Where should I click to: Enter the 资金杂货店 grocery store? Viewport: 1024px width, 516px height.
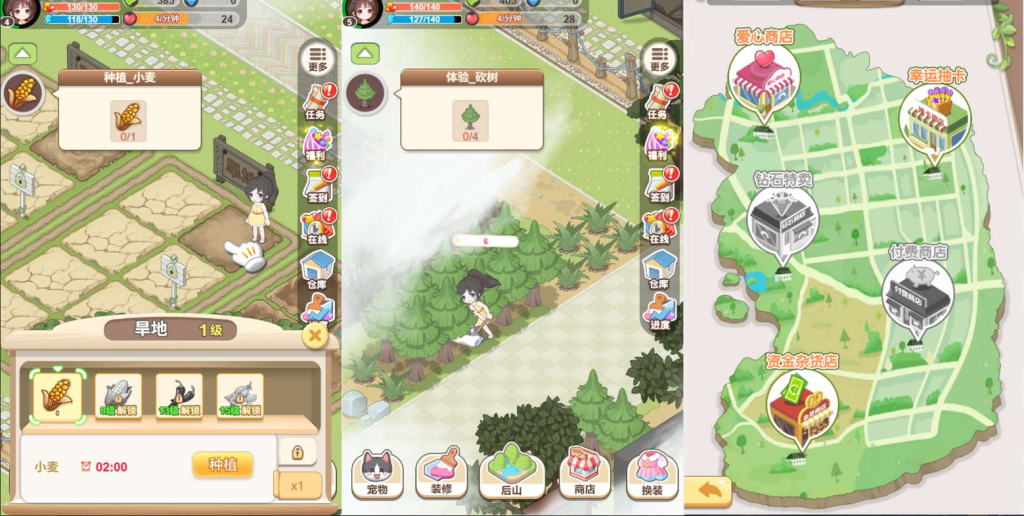point(802,400)
